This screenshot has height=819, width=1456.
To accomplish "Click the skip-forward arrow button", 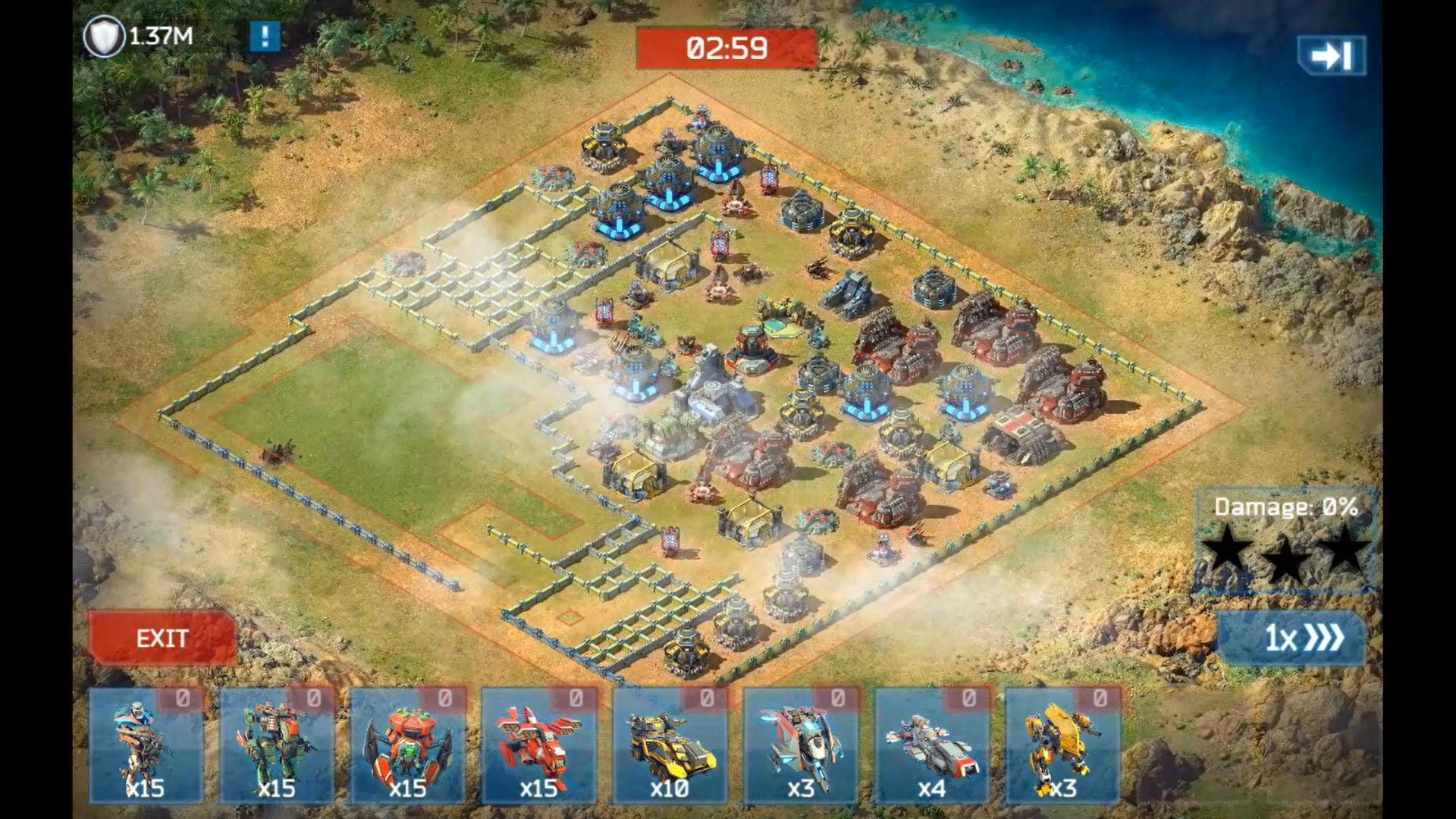I will [1332, 55].
